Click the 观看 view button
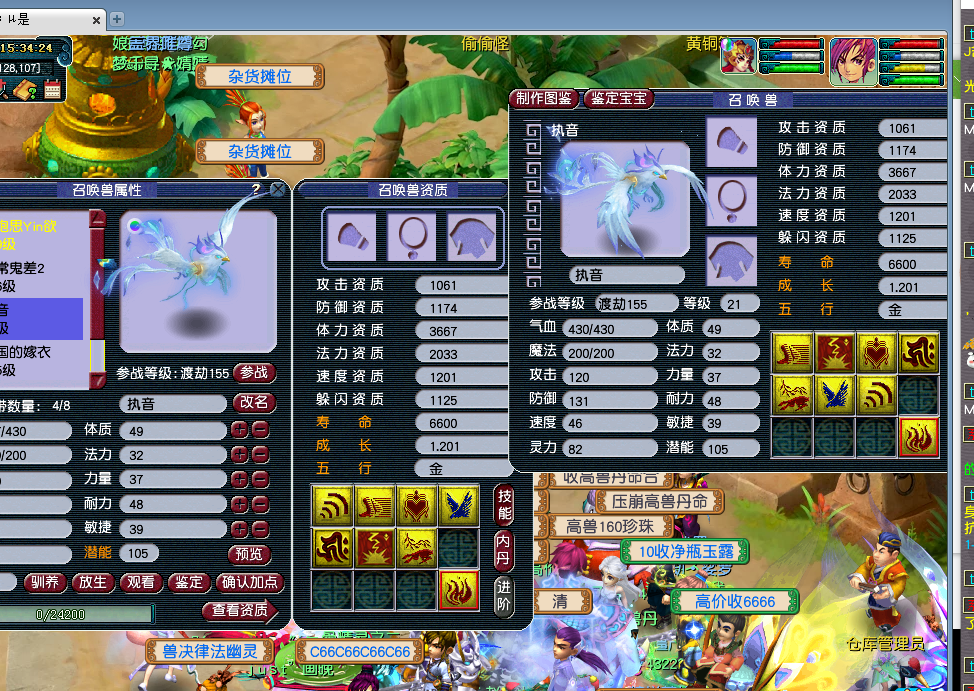This screenshot has height=691, width=974. [141, 582]
